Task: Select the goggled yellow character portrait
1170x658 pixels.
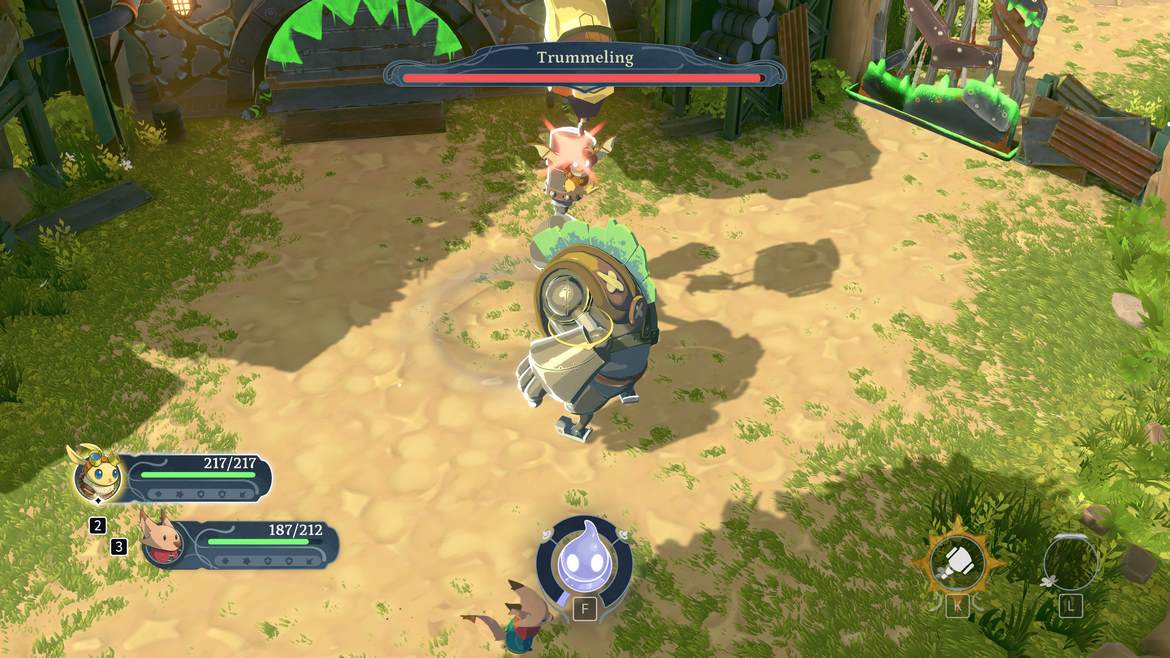Action: pos(98,475)
